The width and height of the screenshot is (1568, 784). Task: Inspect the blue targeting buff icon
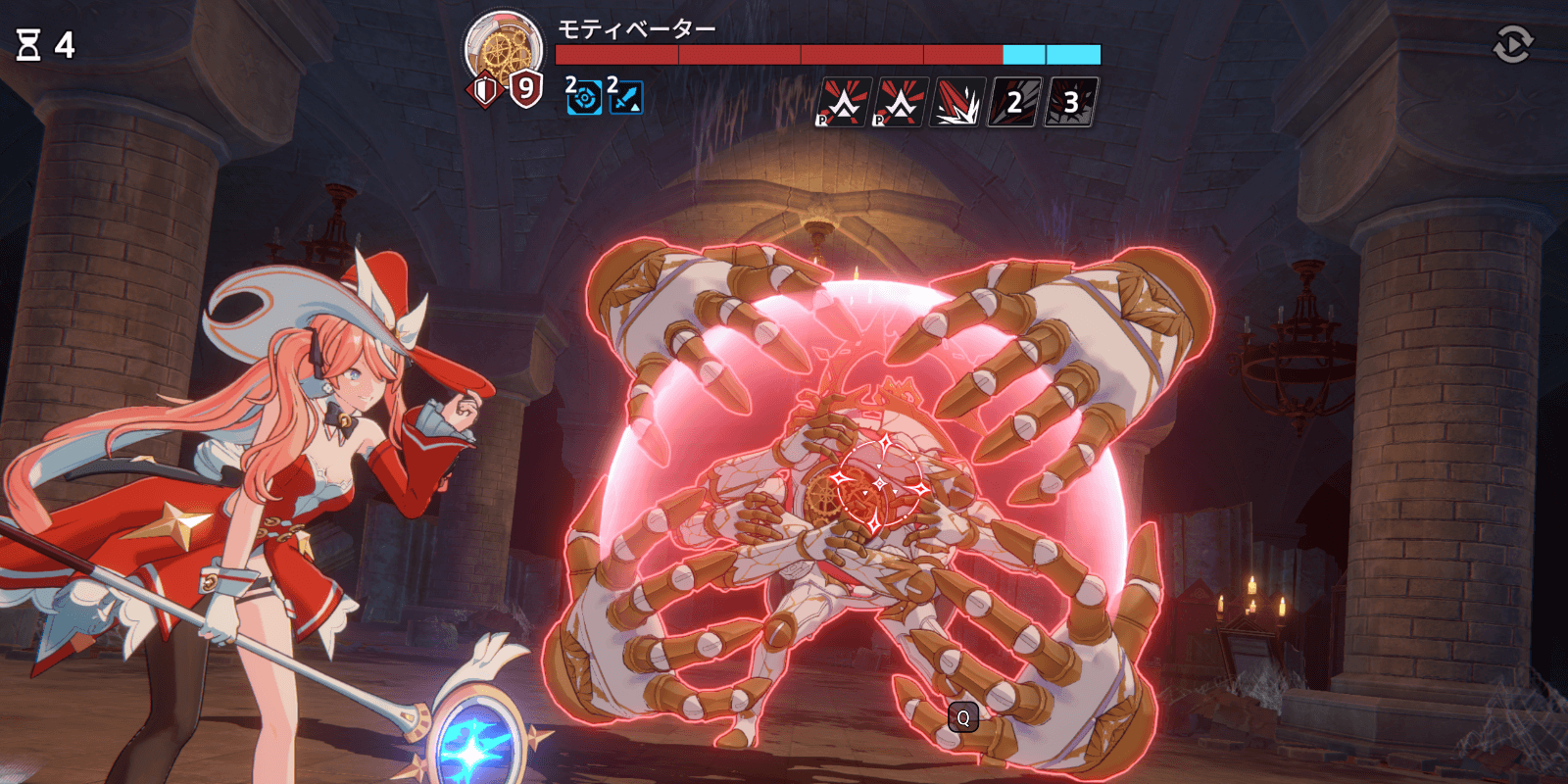pyautogui.click(x=584, y=98)
